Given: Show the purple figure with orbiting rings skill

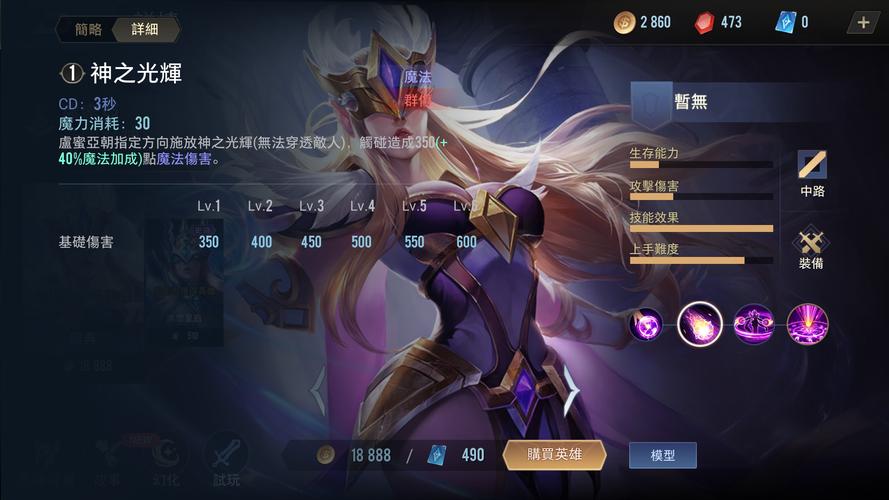Looking at the screenshot, I should pyautogui.click(x=754, y=324).
